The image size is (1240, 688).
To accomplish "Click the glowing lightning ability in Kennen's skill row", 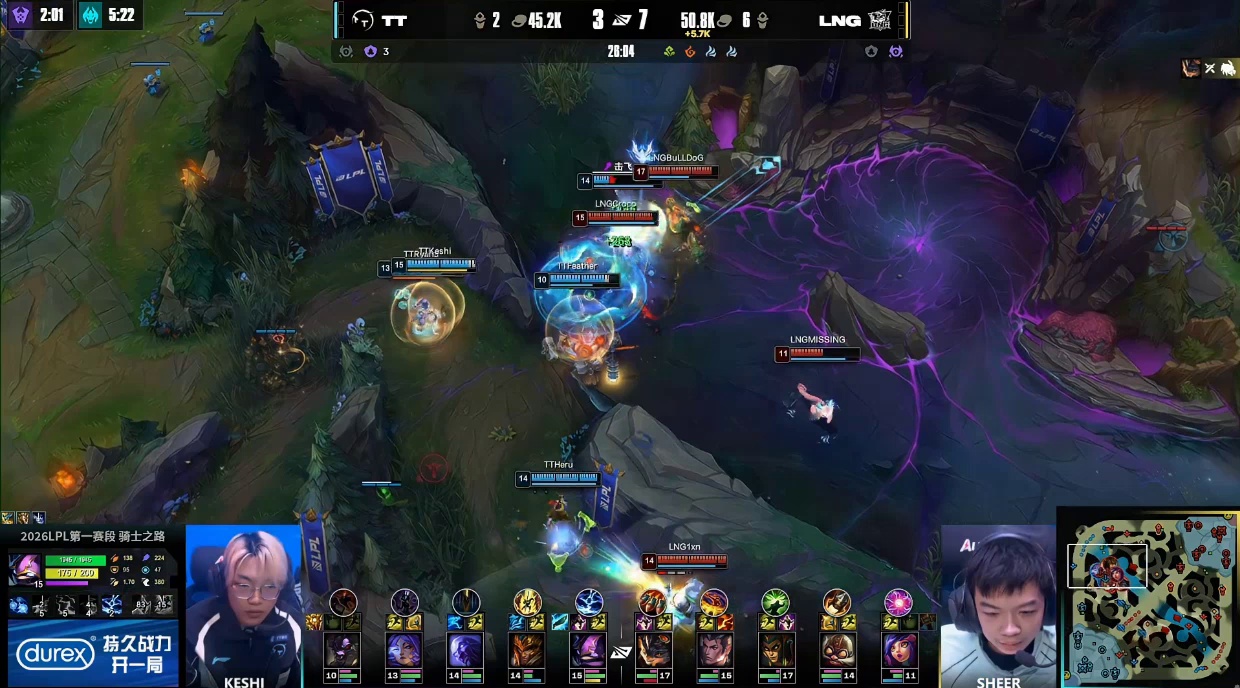I will pos(112,604).
